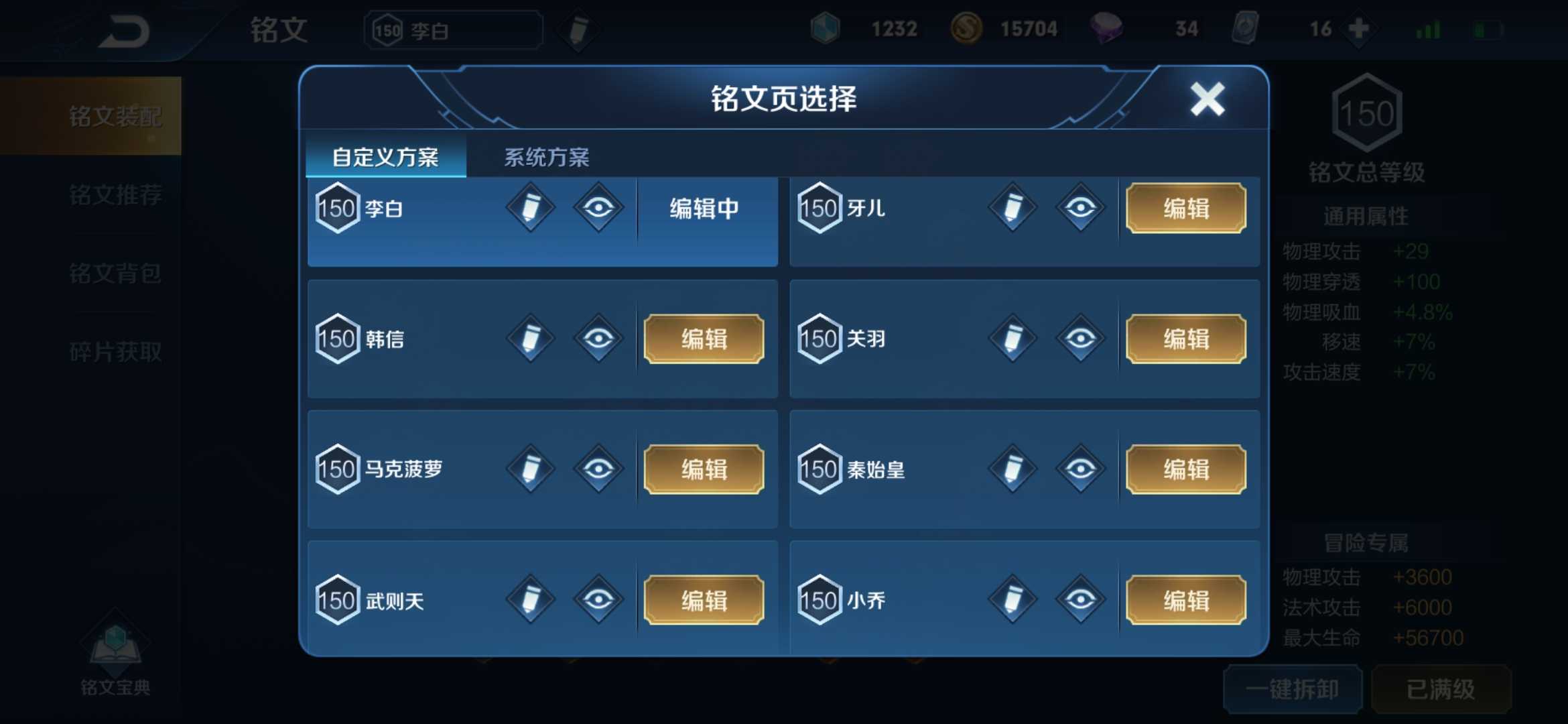The width and height of the screenshot is (1568, 724).
Task: Click the green signal strength indicator
Action: pos(1427,28)
